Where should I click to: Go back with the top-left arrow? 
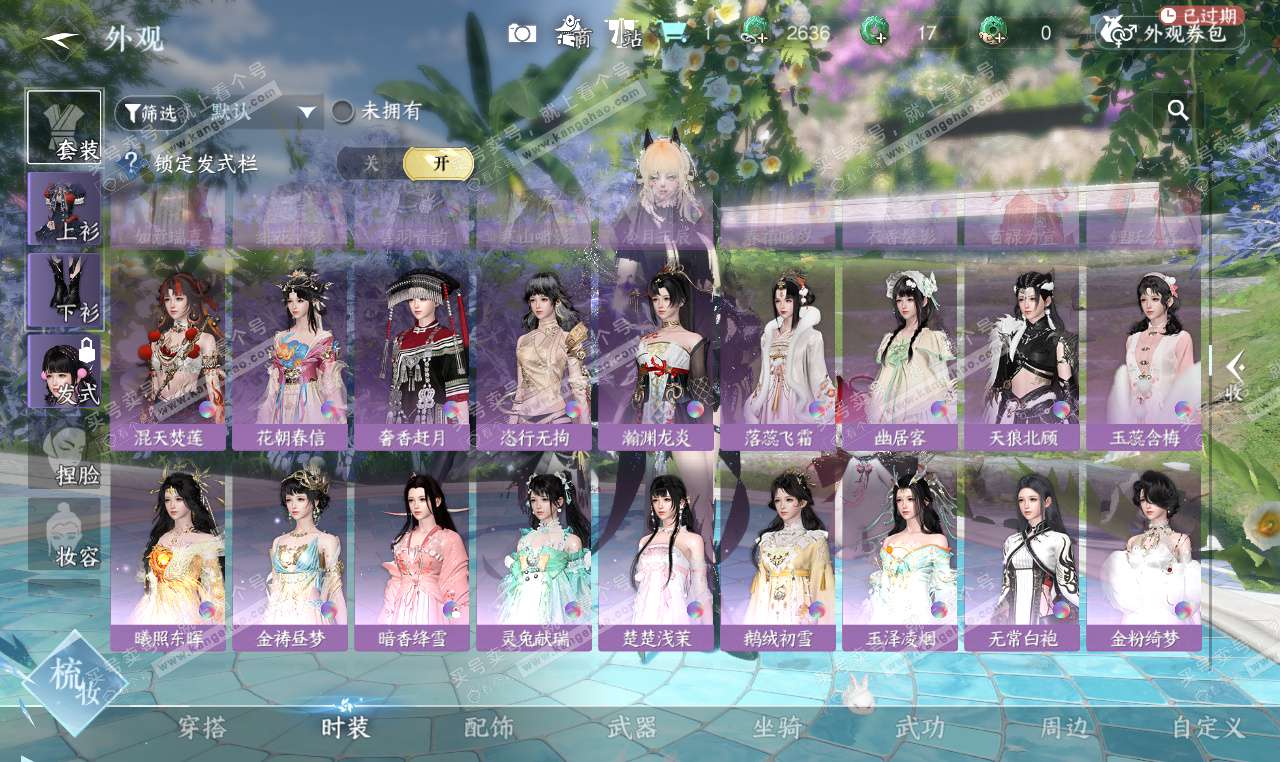pos(62,38)
